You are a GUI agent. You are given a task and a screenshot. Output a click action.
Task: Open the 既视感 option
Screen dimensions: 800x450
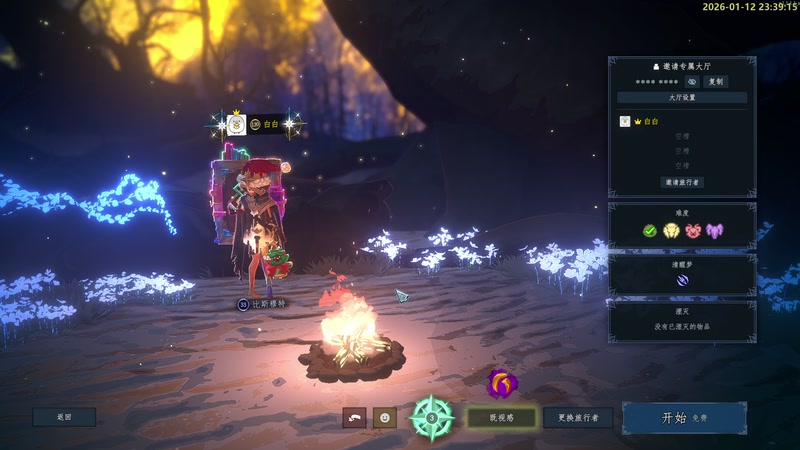[501, 418]
